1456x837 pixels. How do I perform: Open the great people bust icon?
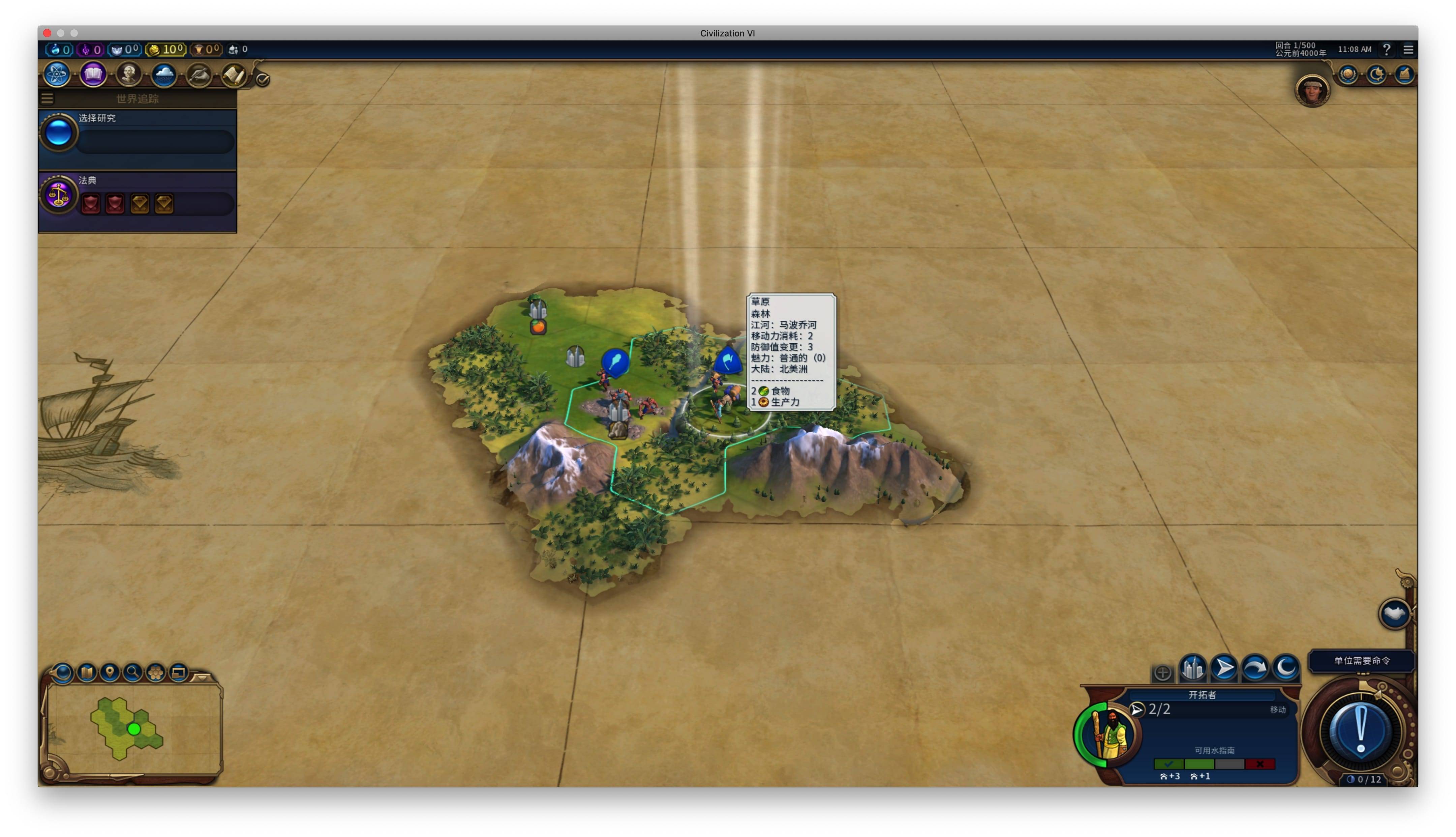coord(128,75)
